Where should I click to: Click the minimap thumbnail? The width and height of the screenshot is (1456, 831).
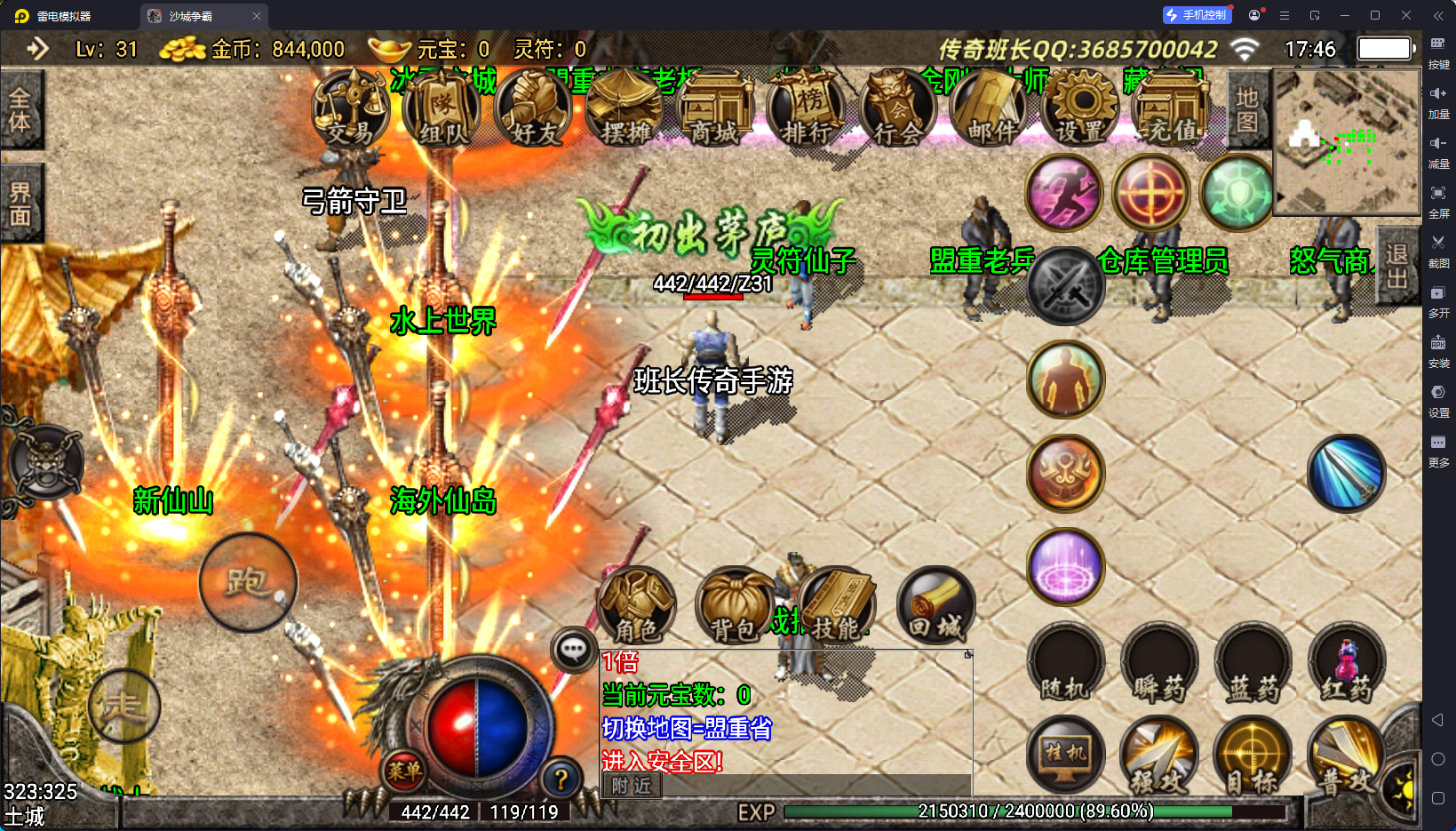coord(1347,142)
